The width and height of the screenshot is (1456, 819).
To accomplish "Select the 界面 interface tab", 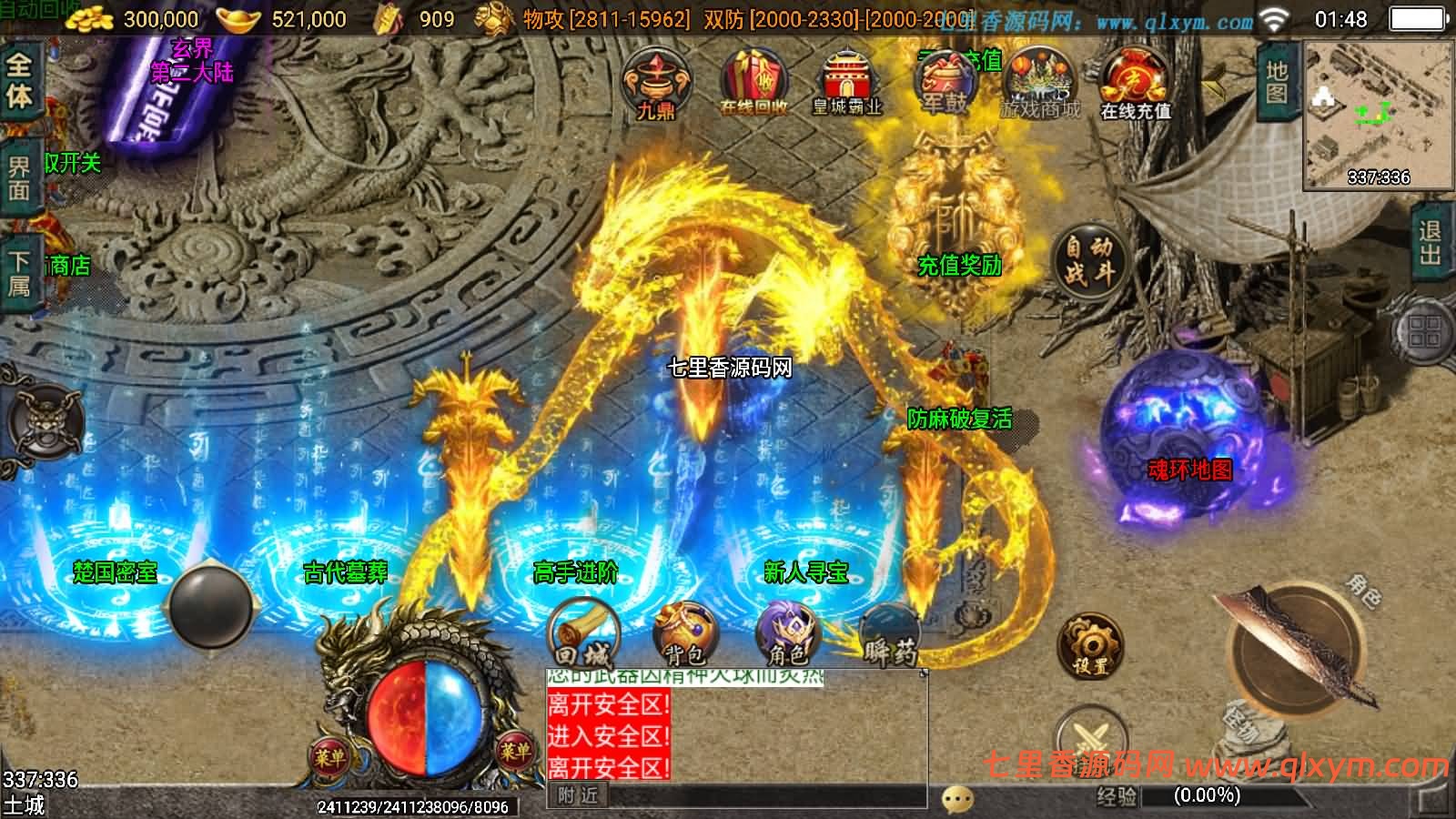I will pyautogui.click(x=19, y=178).
